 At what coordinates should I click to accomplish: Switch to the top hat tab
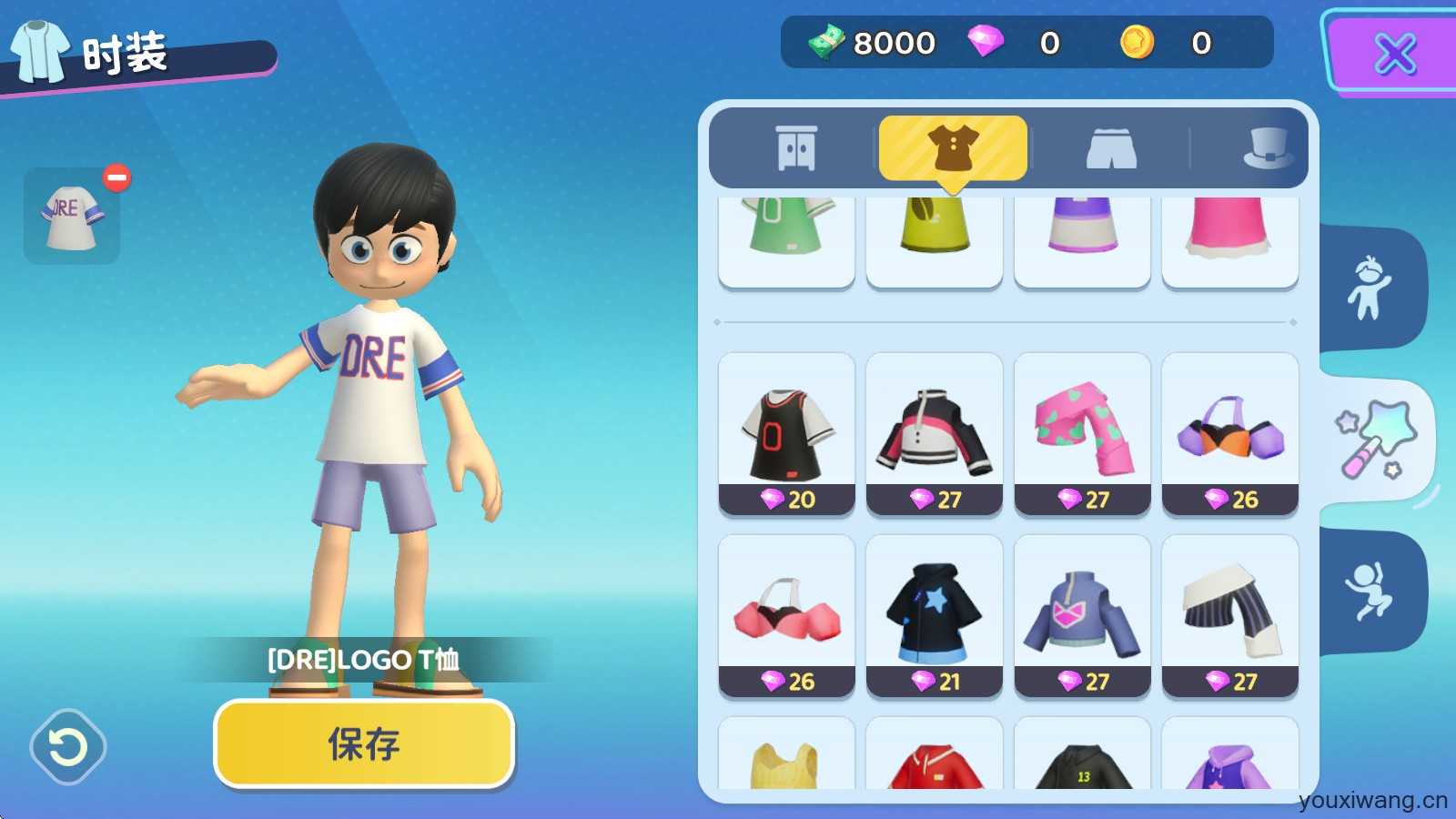pyautogui.click(x=1268, y=148)
